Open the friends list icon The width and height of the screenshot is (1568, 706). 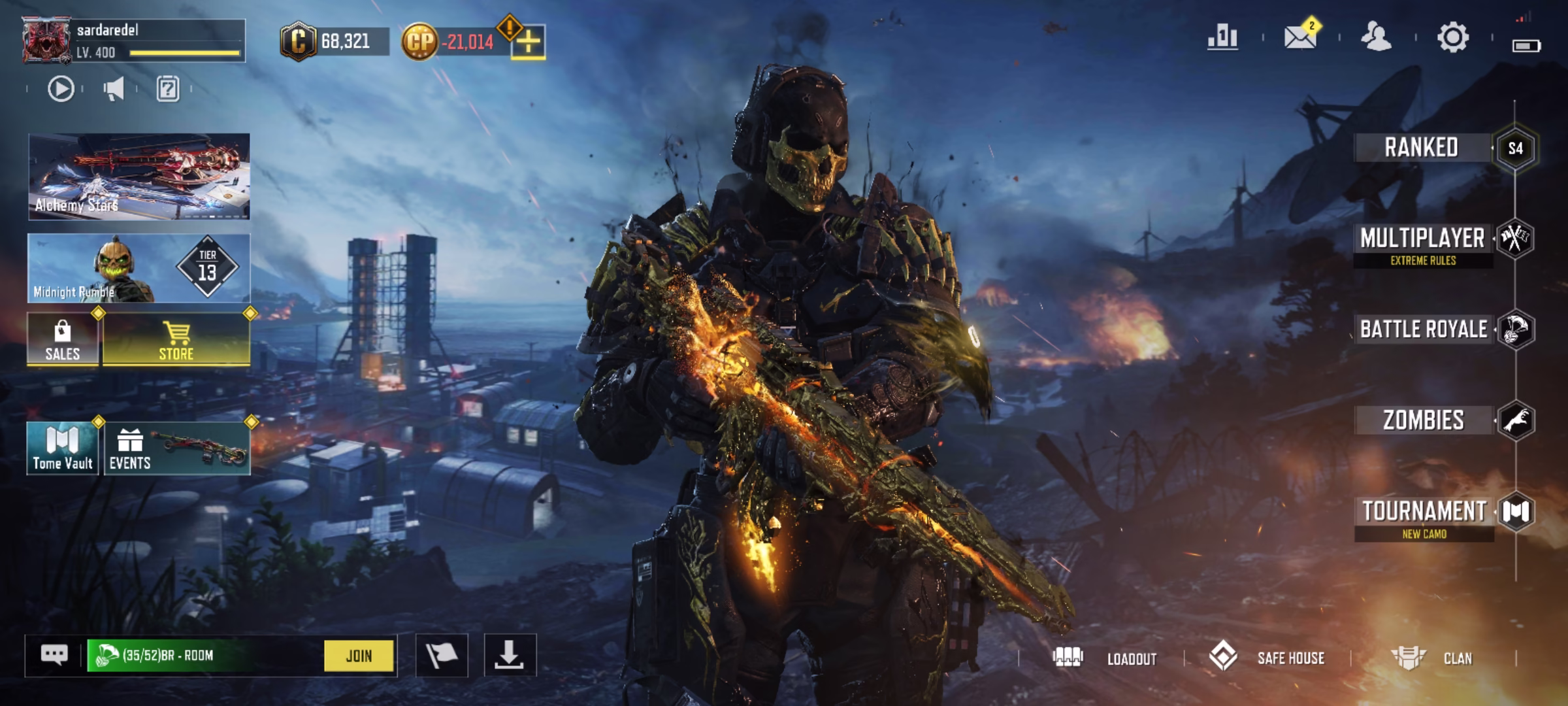pos(1376,37)
